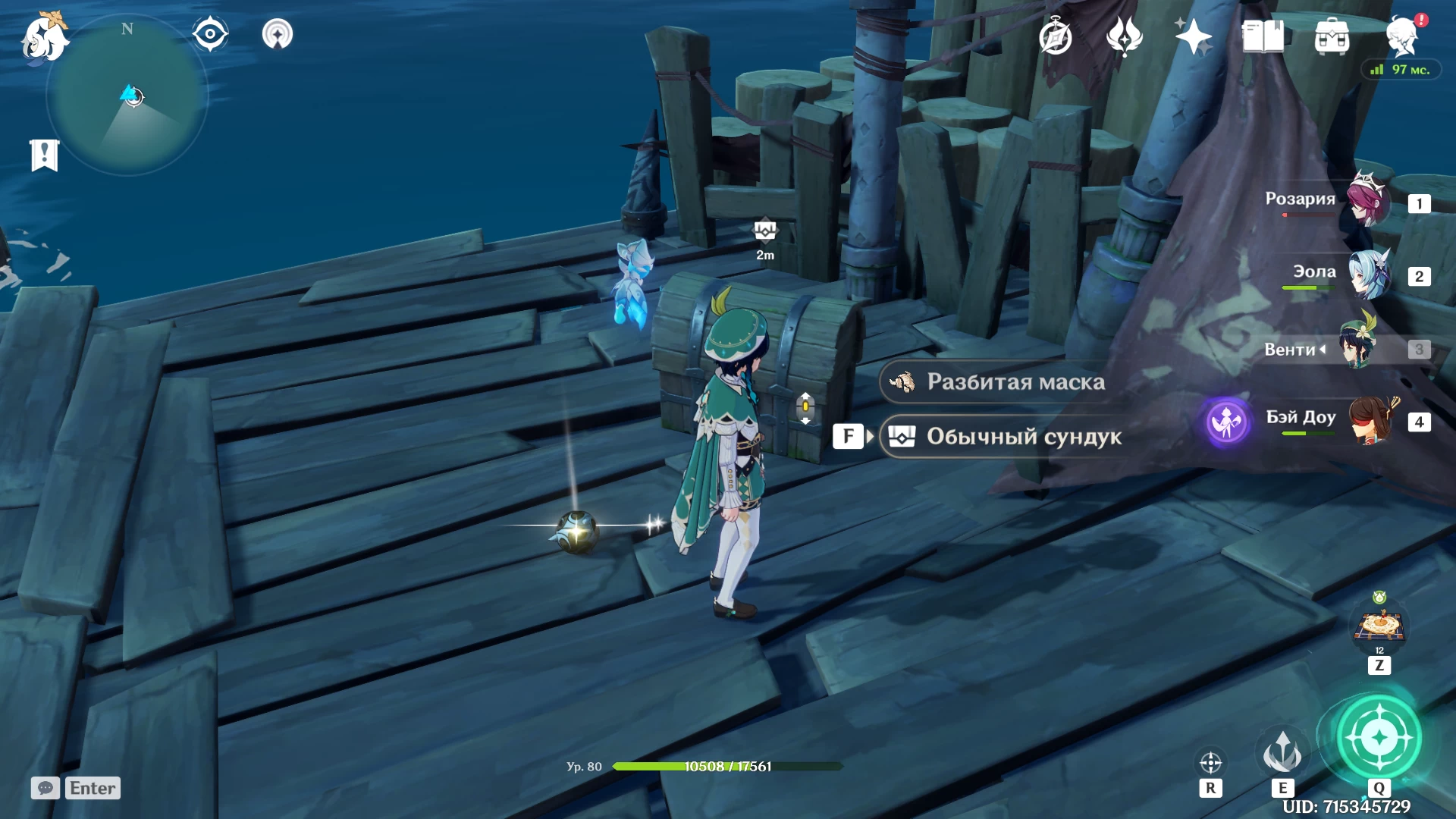The height and width of the screenshot is (819, 1456).
Task: Open the Adventurer Handbook book icon
Action: (1263, 36)
